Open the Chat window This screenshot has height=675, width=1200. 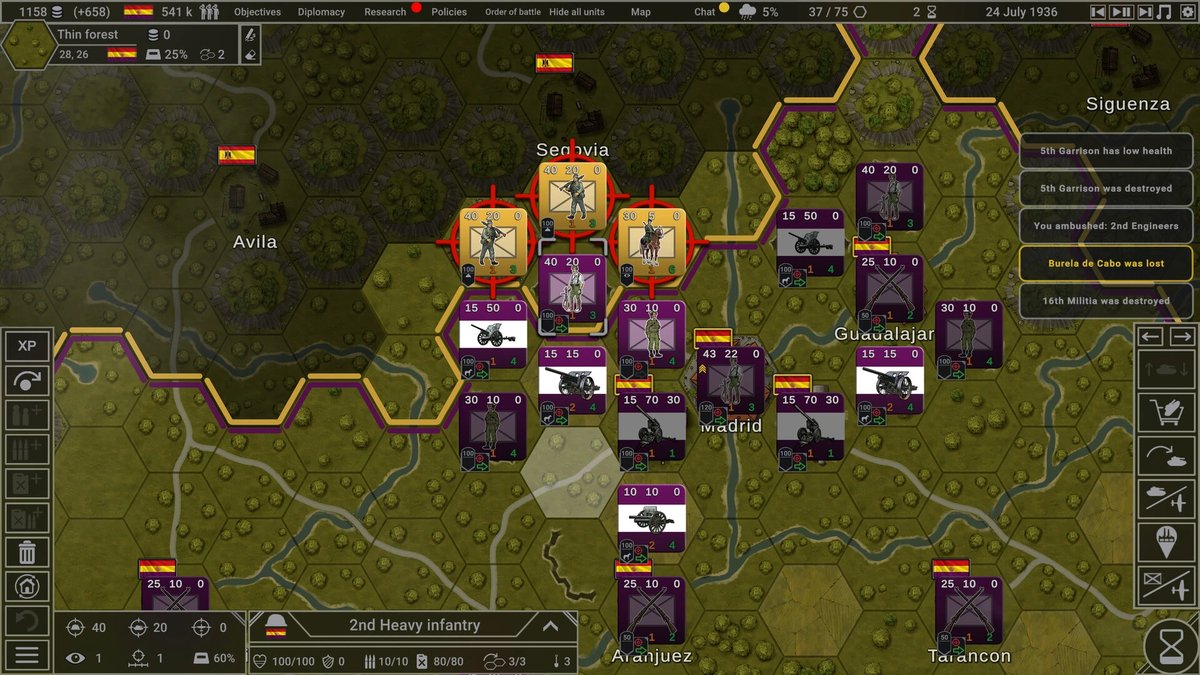[x=705, y=12]
